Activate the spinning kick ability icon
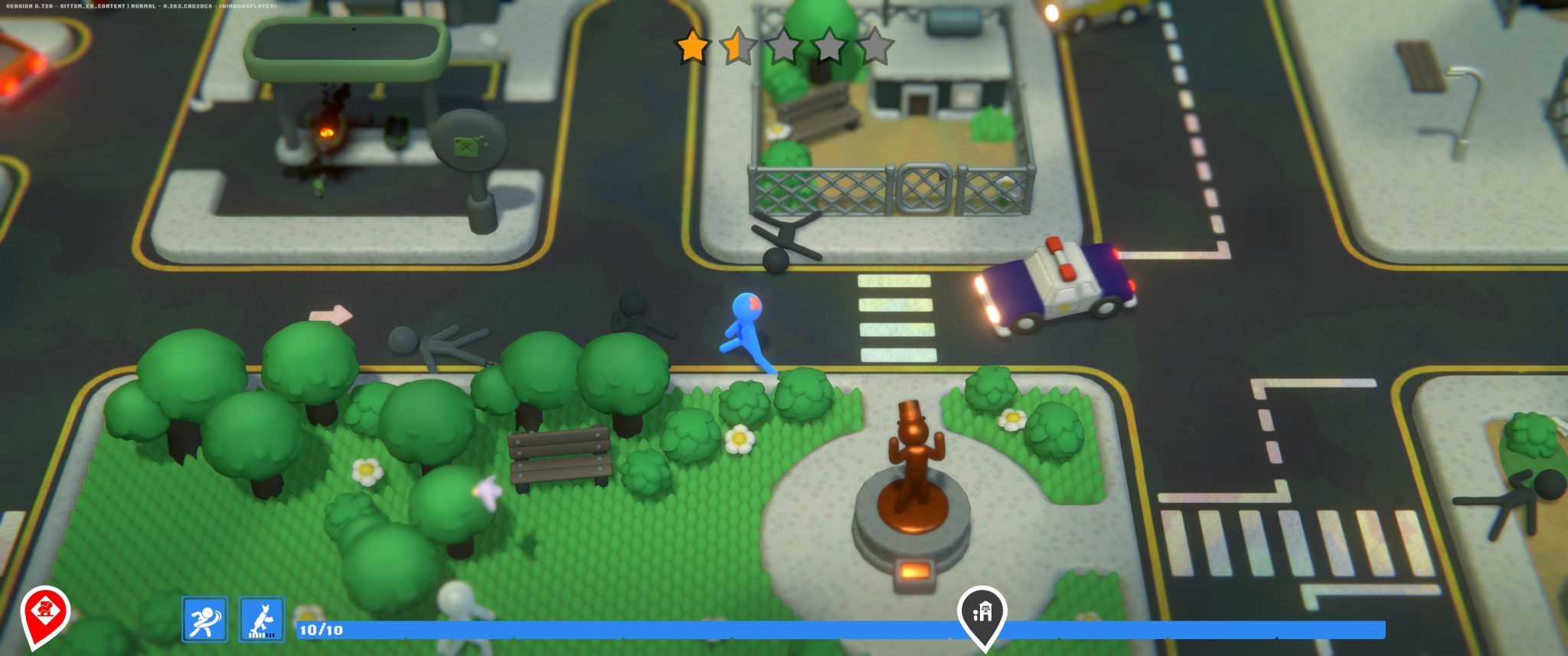 coord(204,619)
